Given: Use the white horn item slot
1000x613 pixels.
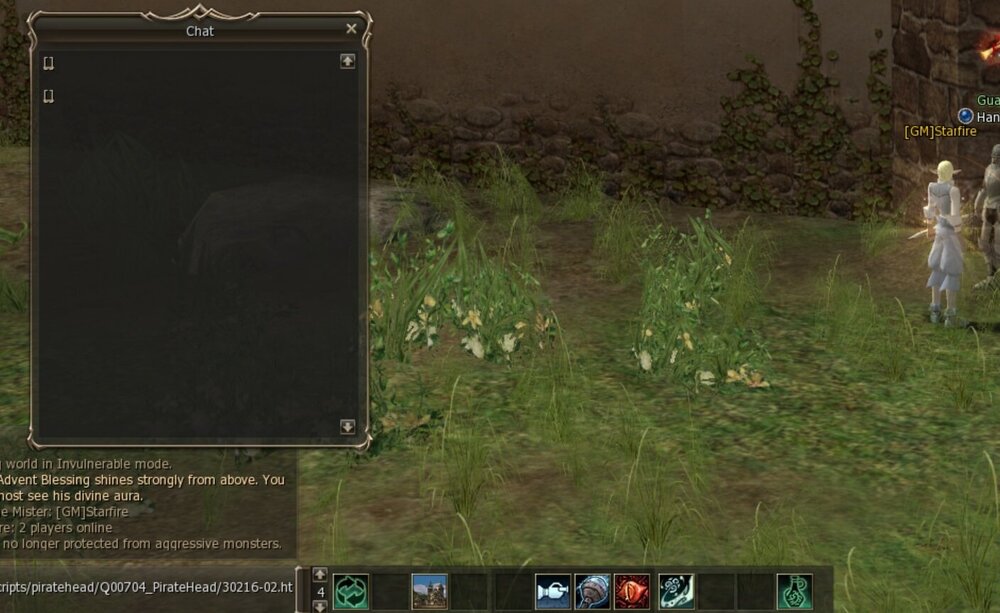Looking at the screenshot, I should (x=552, y=591).
